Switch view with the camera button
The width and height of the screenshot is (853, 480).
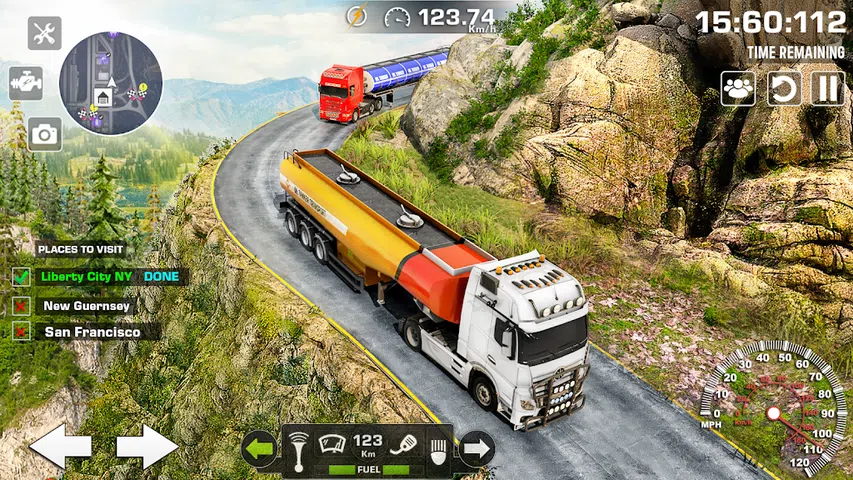point(44,134)
